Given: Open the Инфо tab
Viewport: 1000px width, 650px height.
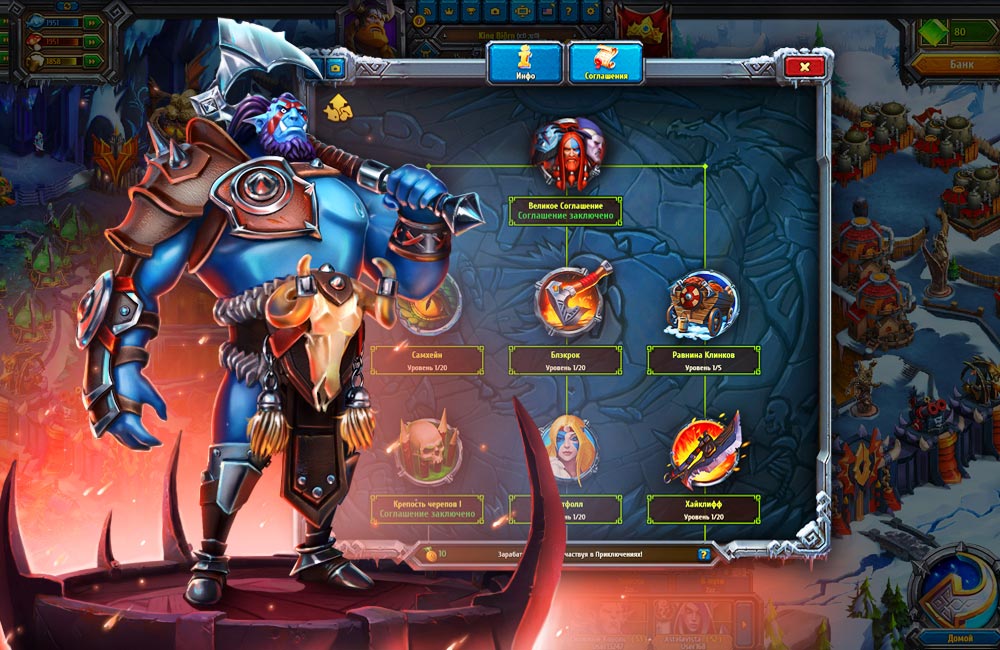Looking at the screenshot, I should [526, 62].
